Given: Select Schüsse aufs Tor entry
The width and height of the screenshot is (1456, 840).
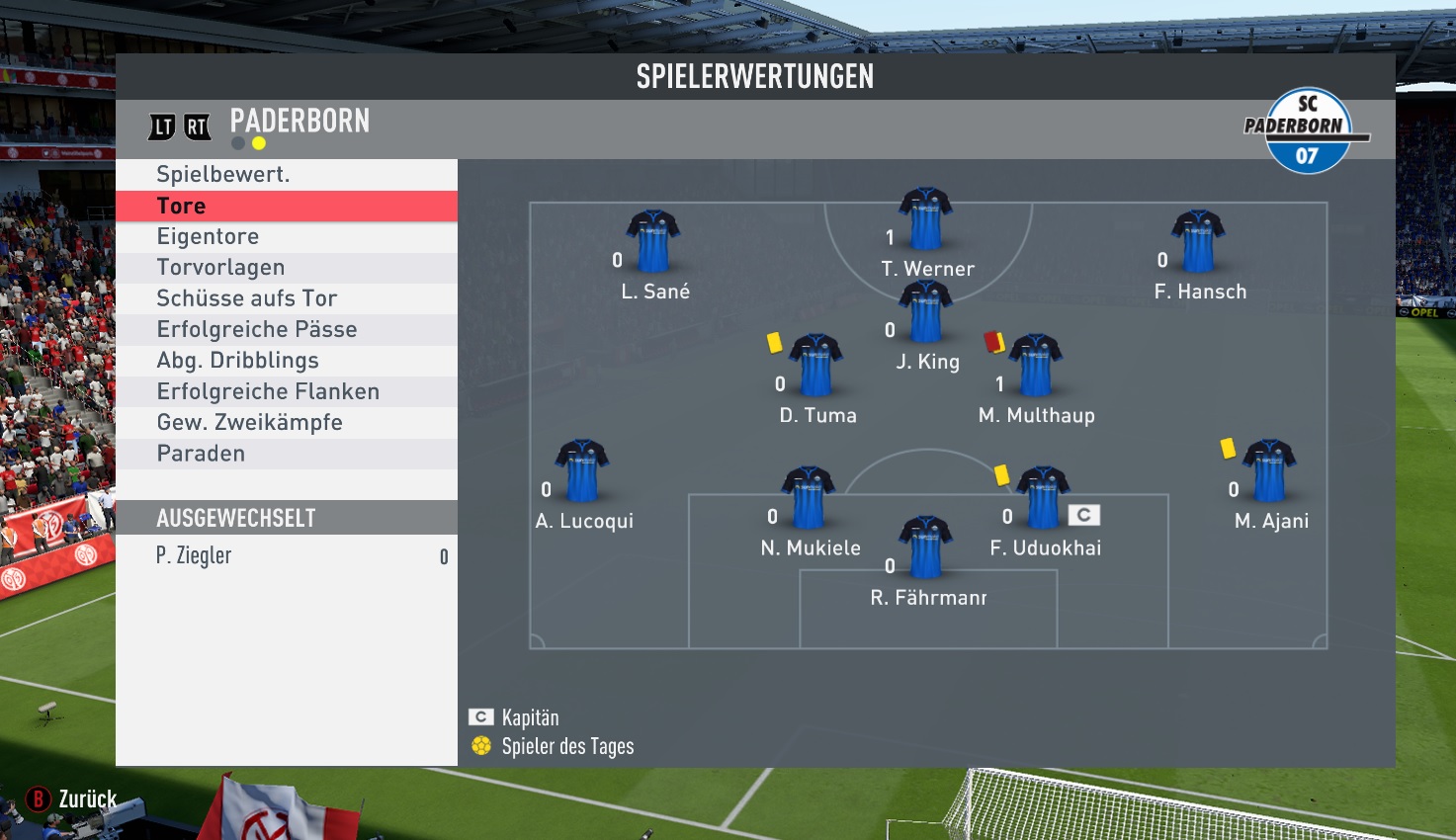Looking at the screenshot, I should [x=247, y=298].
